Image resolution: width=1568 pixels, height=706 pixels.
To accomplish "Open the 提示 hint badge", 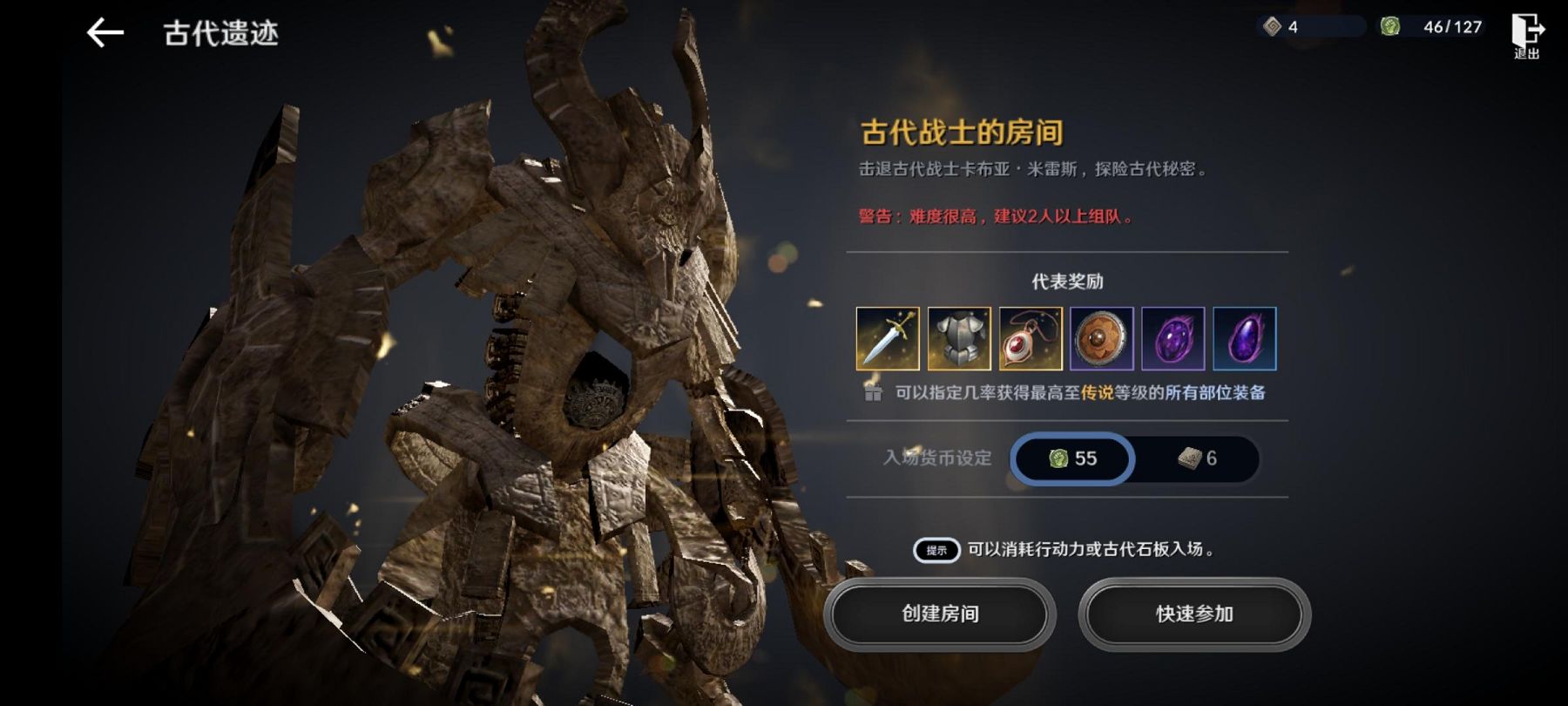I will 936,550.
